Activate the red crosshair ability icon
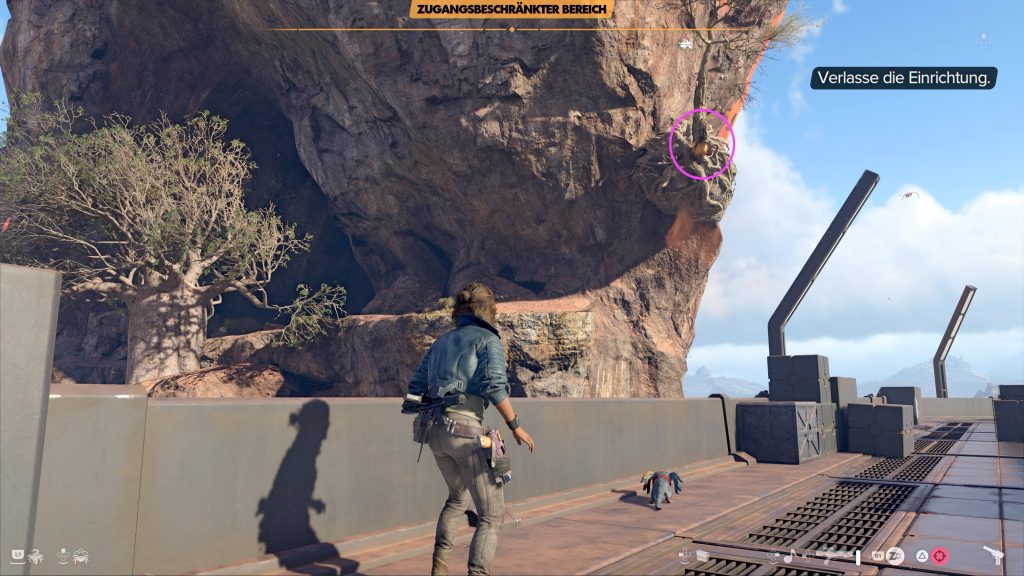The width and height of the screenshot is (1024, 576). click(x=942, y=556)
